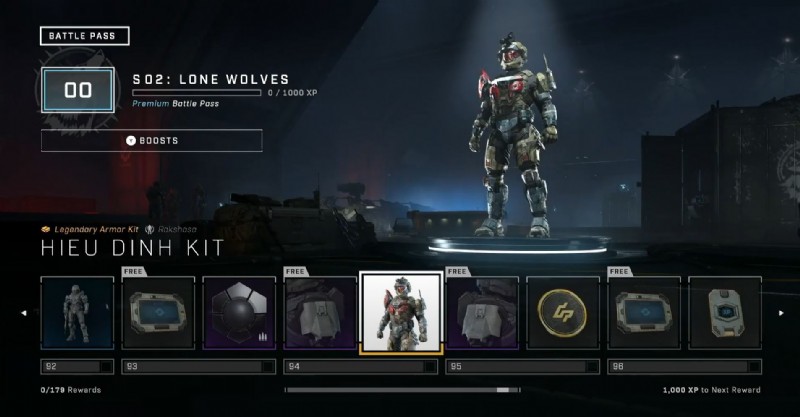The image size is (800, 417).
Task: Choose the free gray armor piece at tier 94
Action: point(320,313)
